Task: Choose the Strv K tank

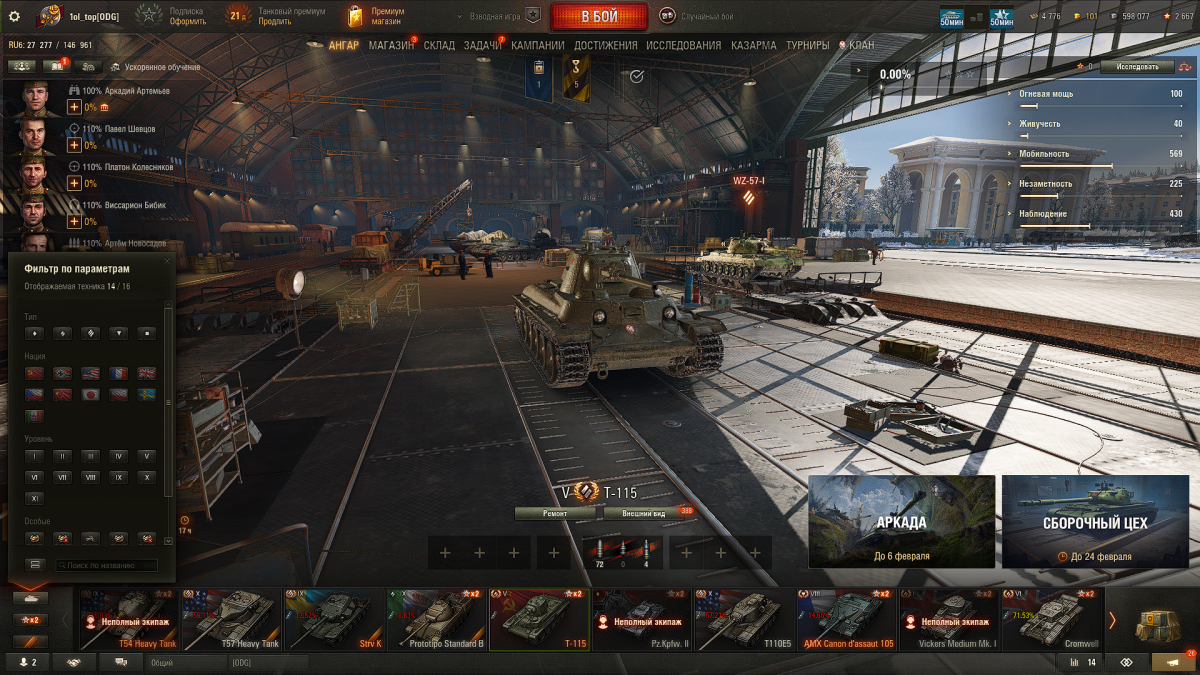Action: click(334, 620)
